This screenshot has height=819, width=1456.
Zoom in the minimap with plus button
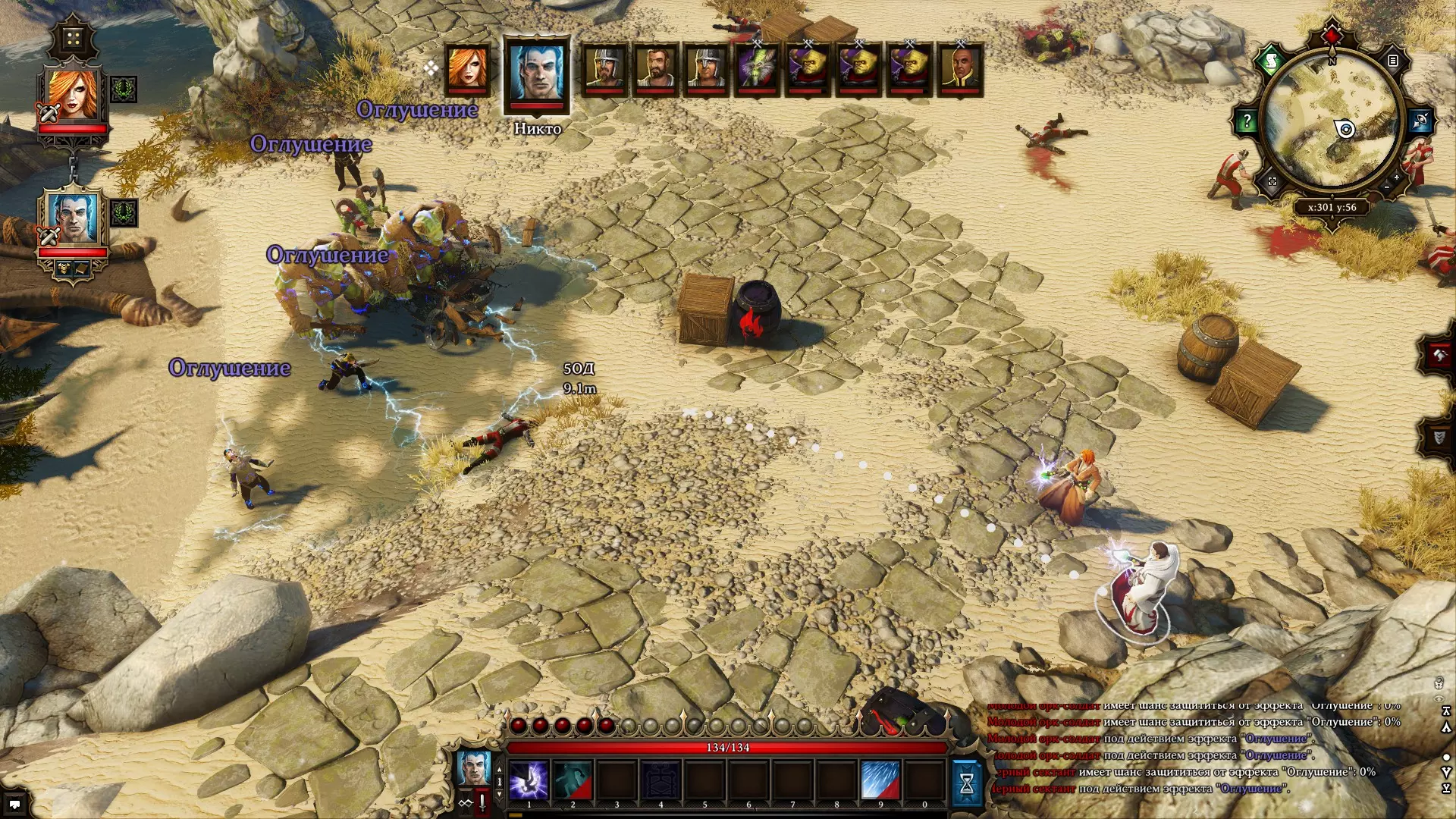click(1396, 177)
